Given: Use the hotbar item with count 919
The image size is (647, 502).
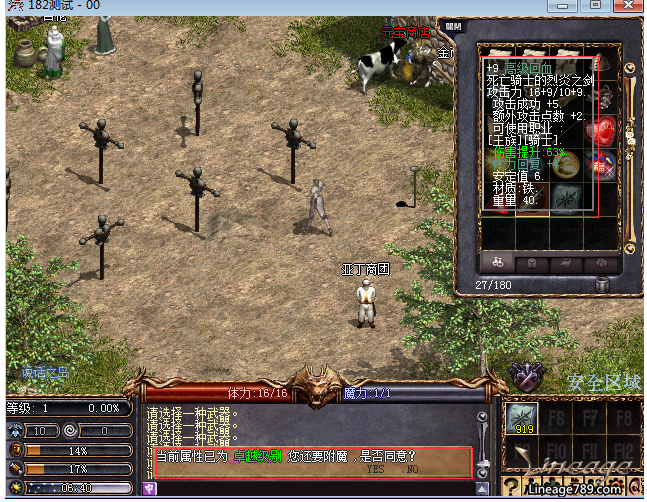Looking at the screenshot, I should (x=521, y=419).
